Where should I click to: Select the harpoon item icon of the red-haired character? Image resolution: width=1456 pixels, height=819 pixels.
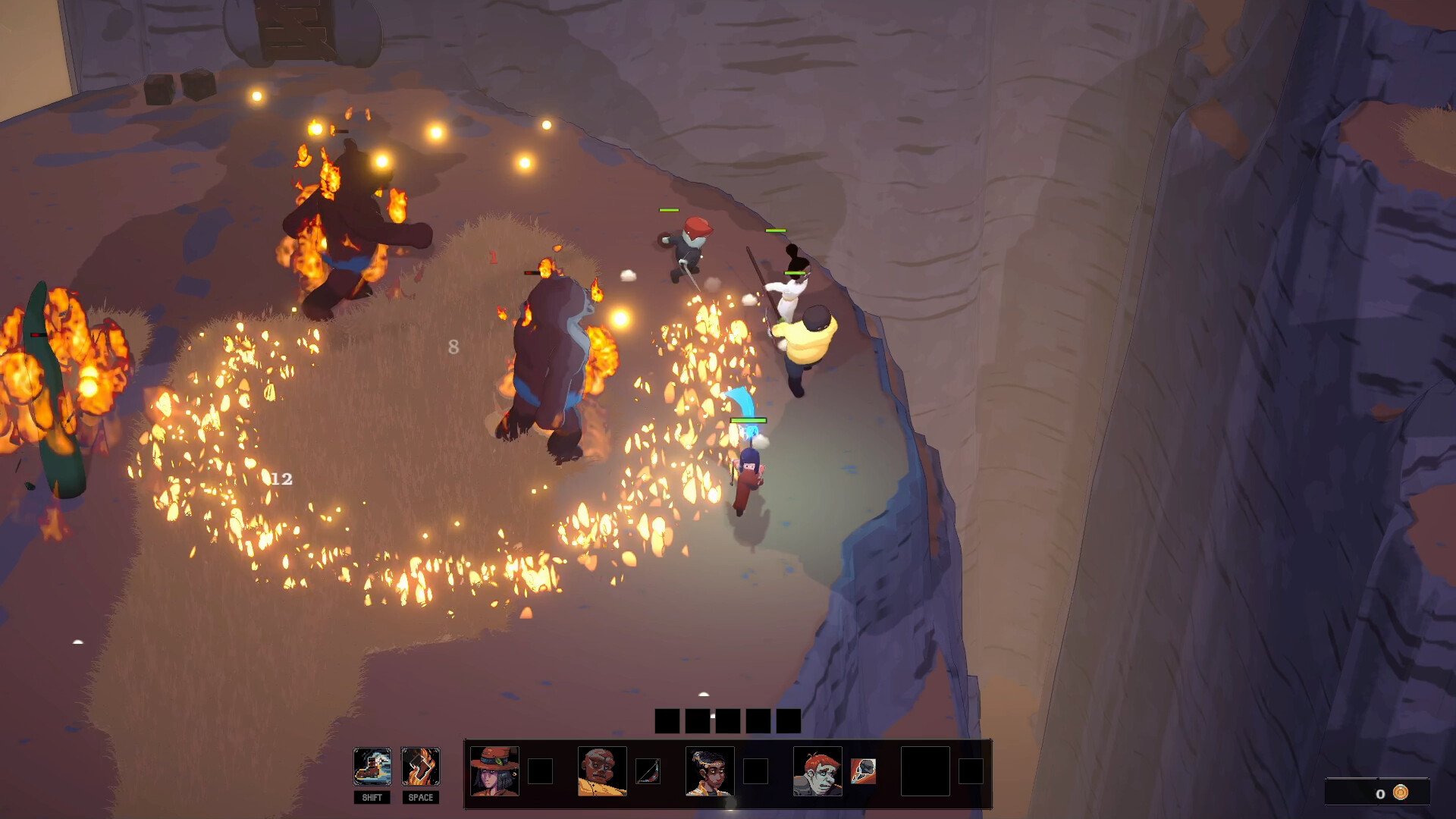863,770
